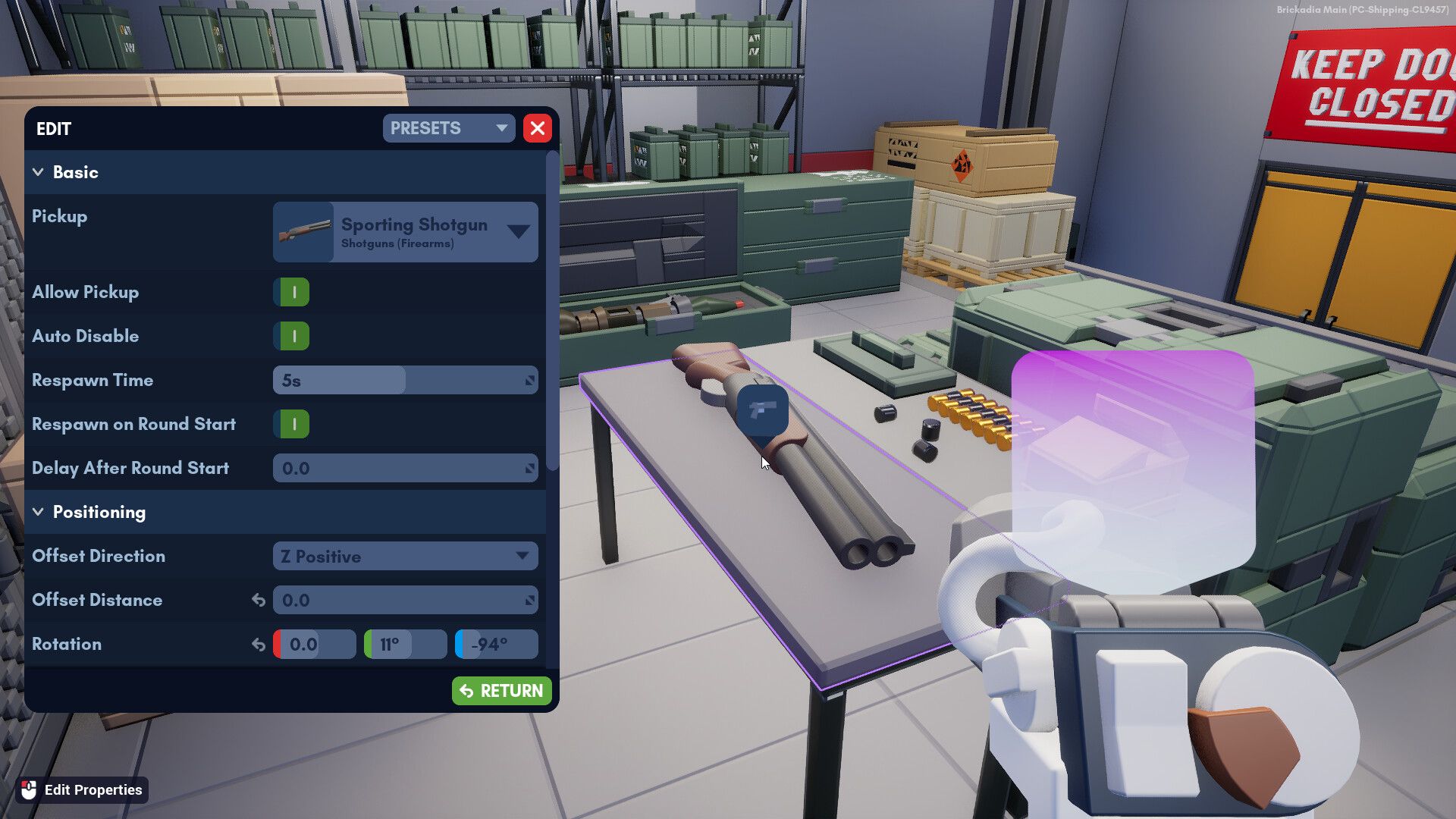Screen dimensions: 1456x819
Task: Click the reset arrow next to Rotation
Action: pyautogui.click(x=258, y=644)
